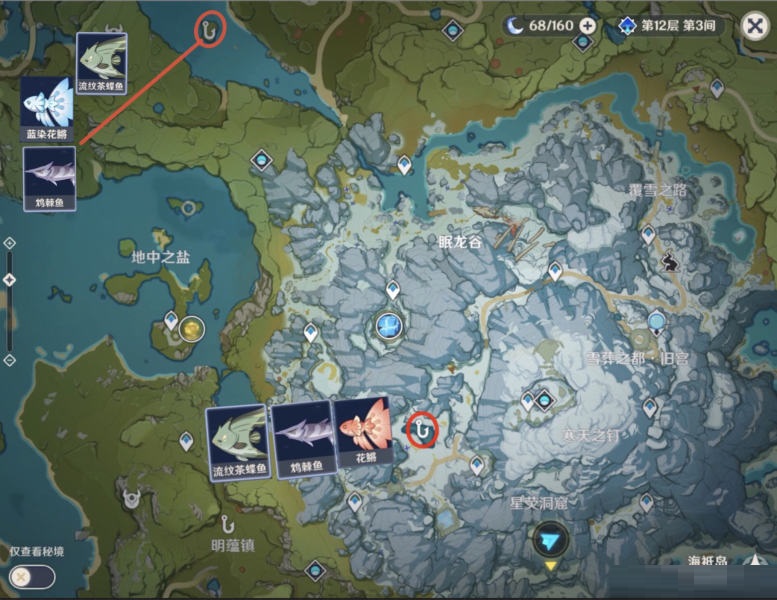This screenshot has height=600, width=777.
Task: Pick the teleport waypoint beside 眠龙谷
Action: point(554,270)
